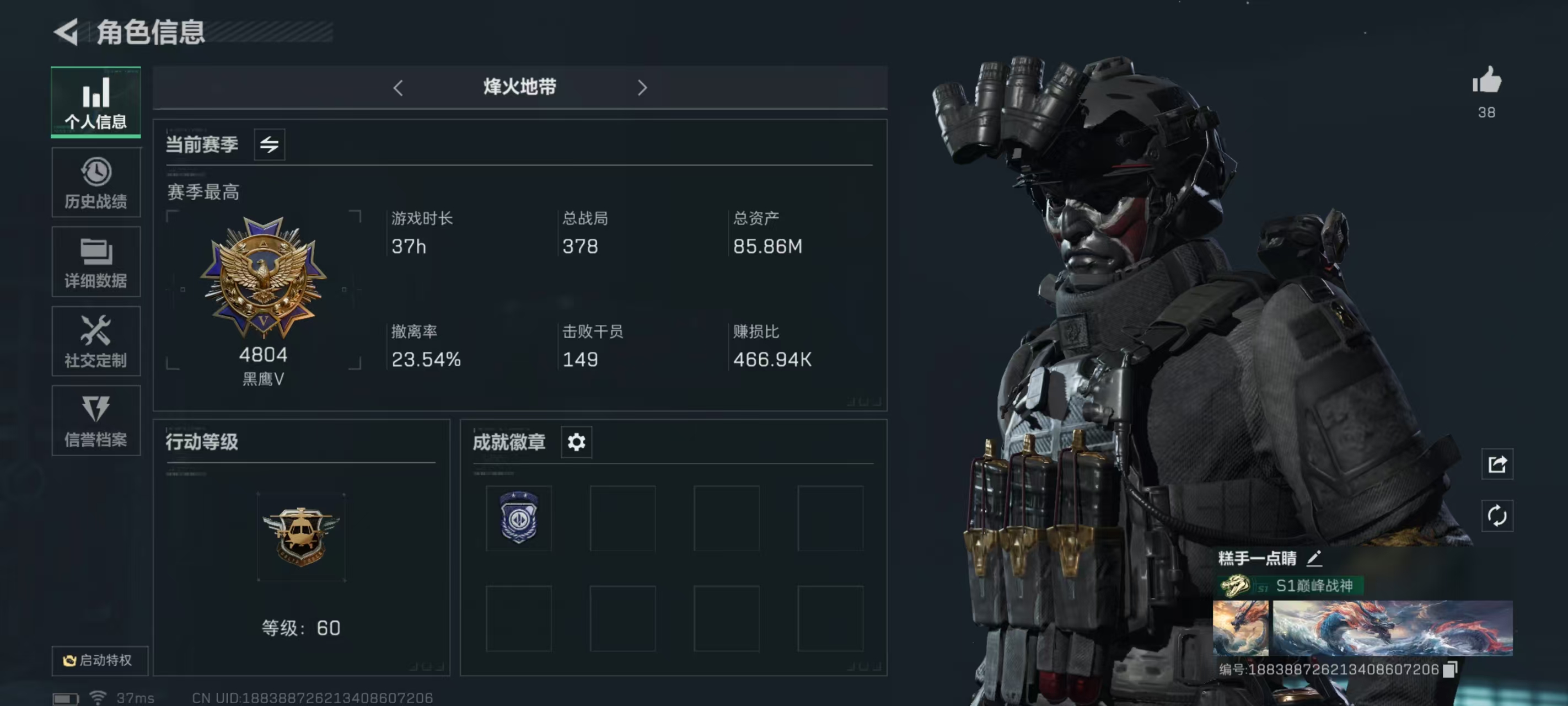Viewport: 1568px width, 706px height.
Task: Click the right arrow beside 烽火地带
Action: click(642, 88)
